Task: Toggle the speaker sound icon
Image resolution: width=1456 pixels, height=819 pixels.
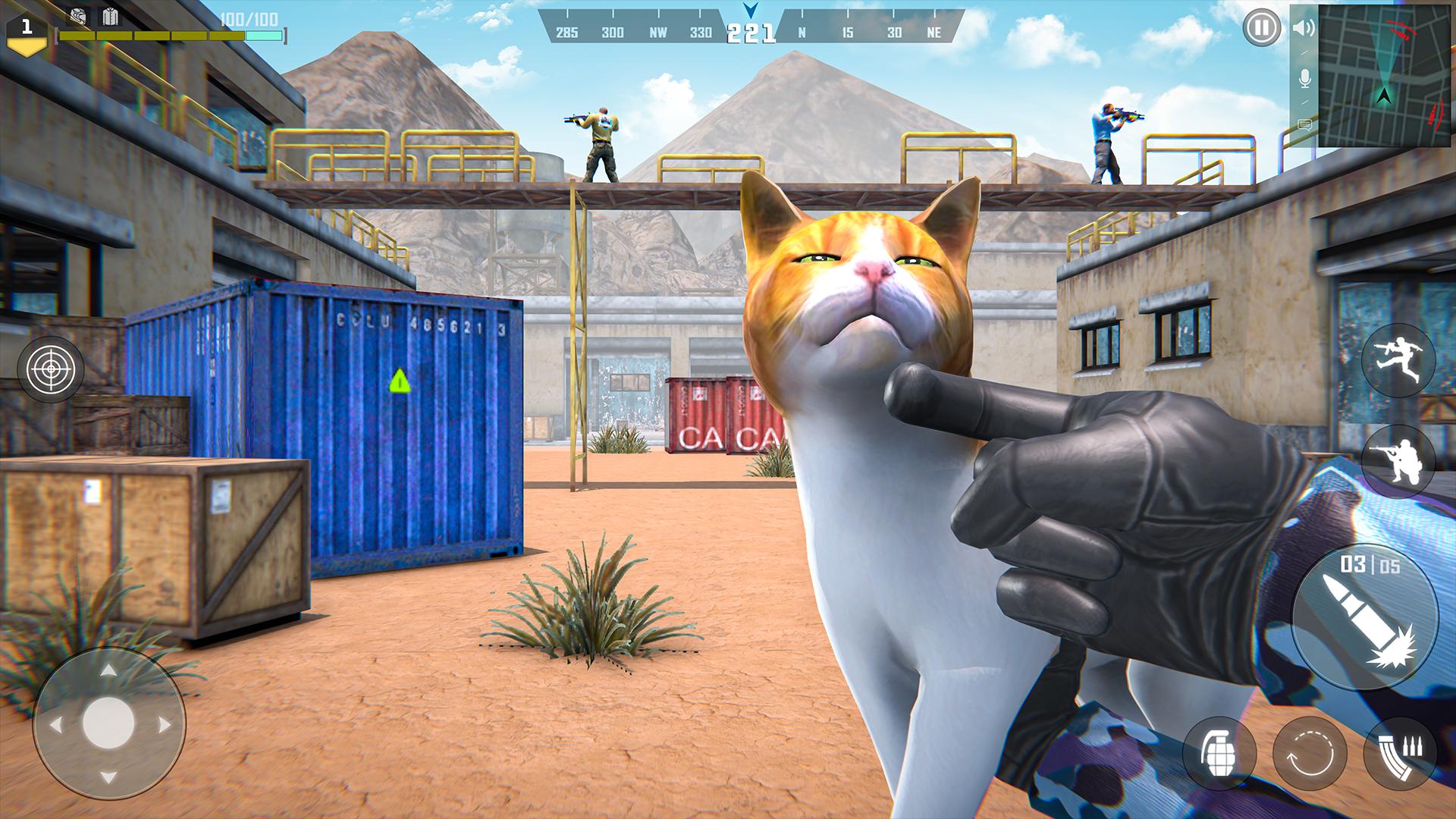Action: click(x=1304, y=29)
